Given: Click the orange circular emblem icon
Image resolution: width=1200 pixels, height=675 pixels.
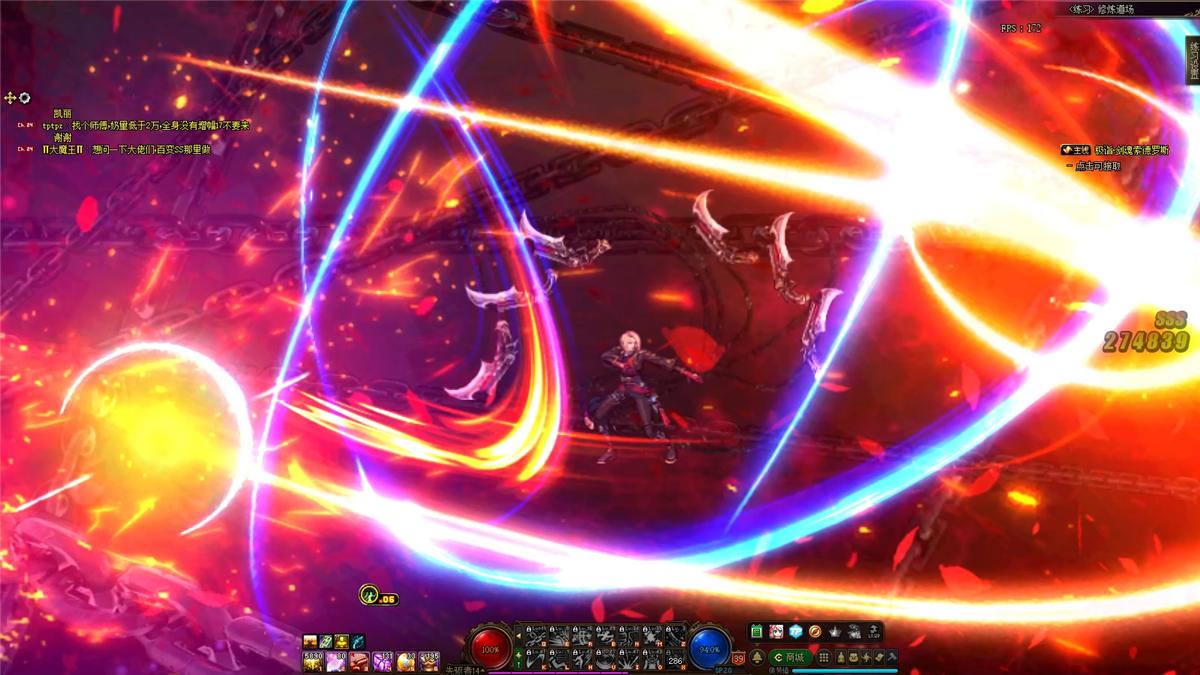Looking at the screenshot, I should click(815, 632).
